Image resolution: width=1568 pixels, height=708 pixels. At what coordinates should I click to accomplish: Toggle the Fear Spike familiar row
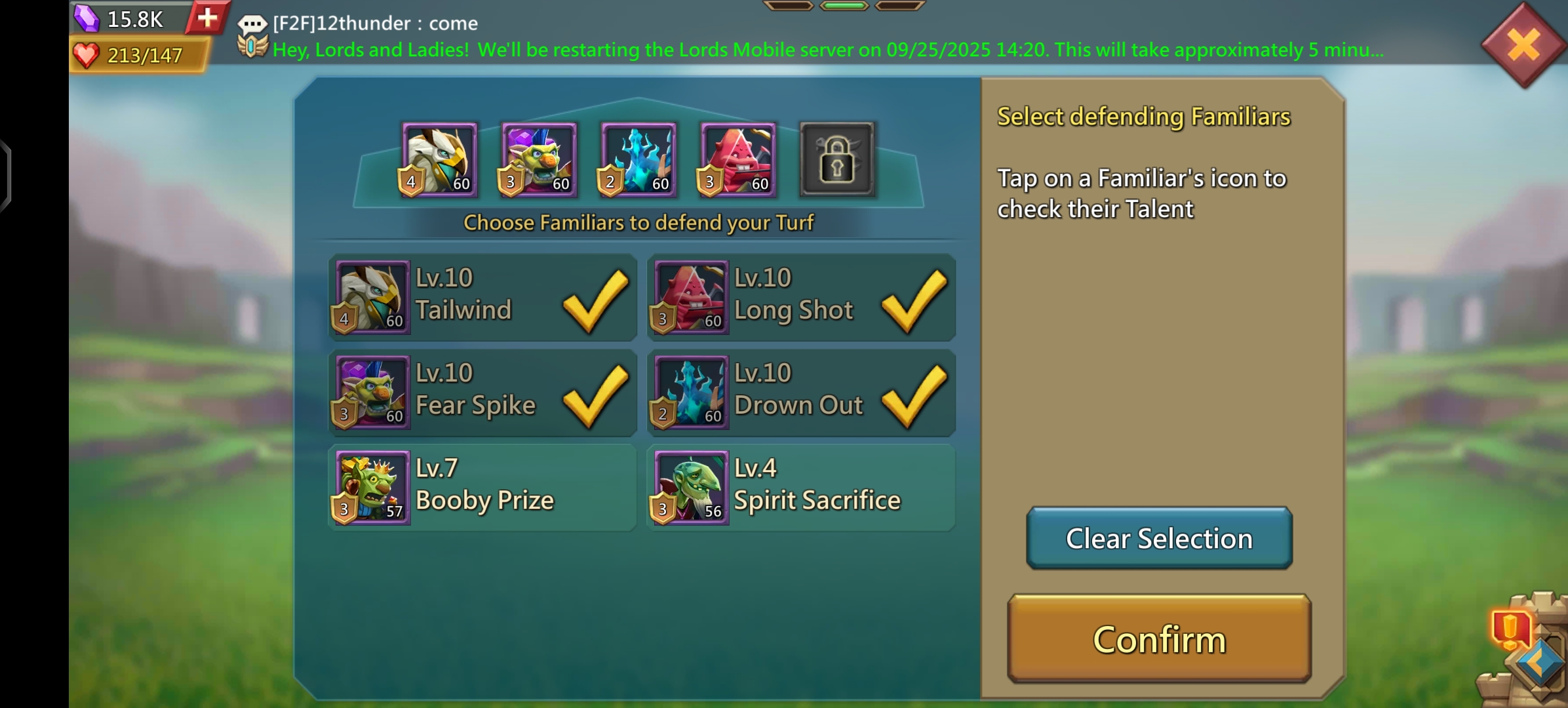(x=482, y=393)
